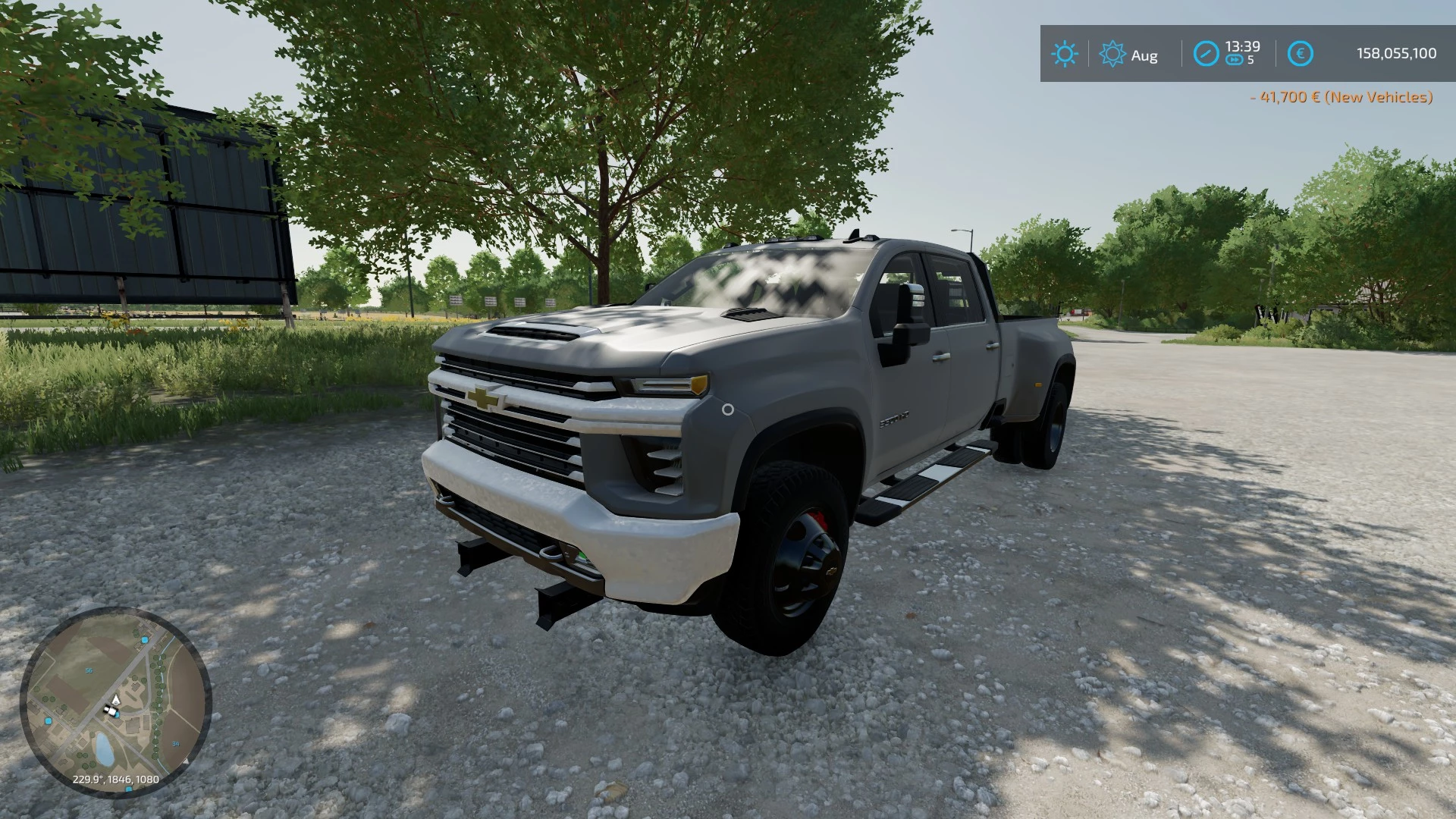The height and width of the screenshot is (819, 1456).
Task: Click the player direction arrow on the minimap
Action: (116, 700)
